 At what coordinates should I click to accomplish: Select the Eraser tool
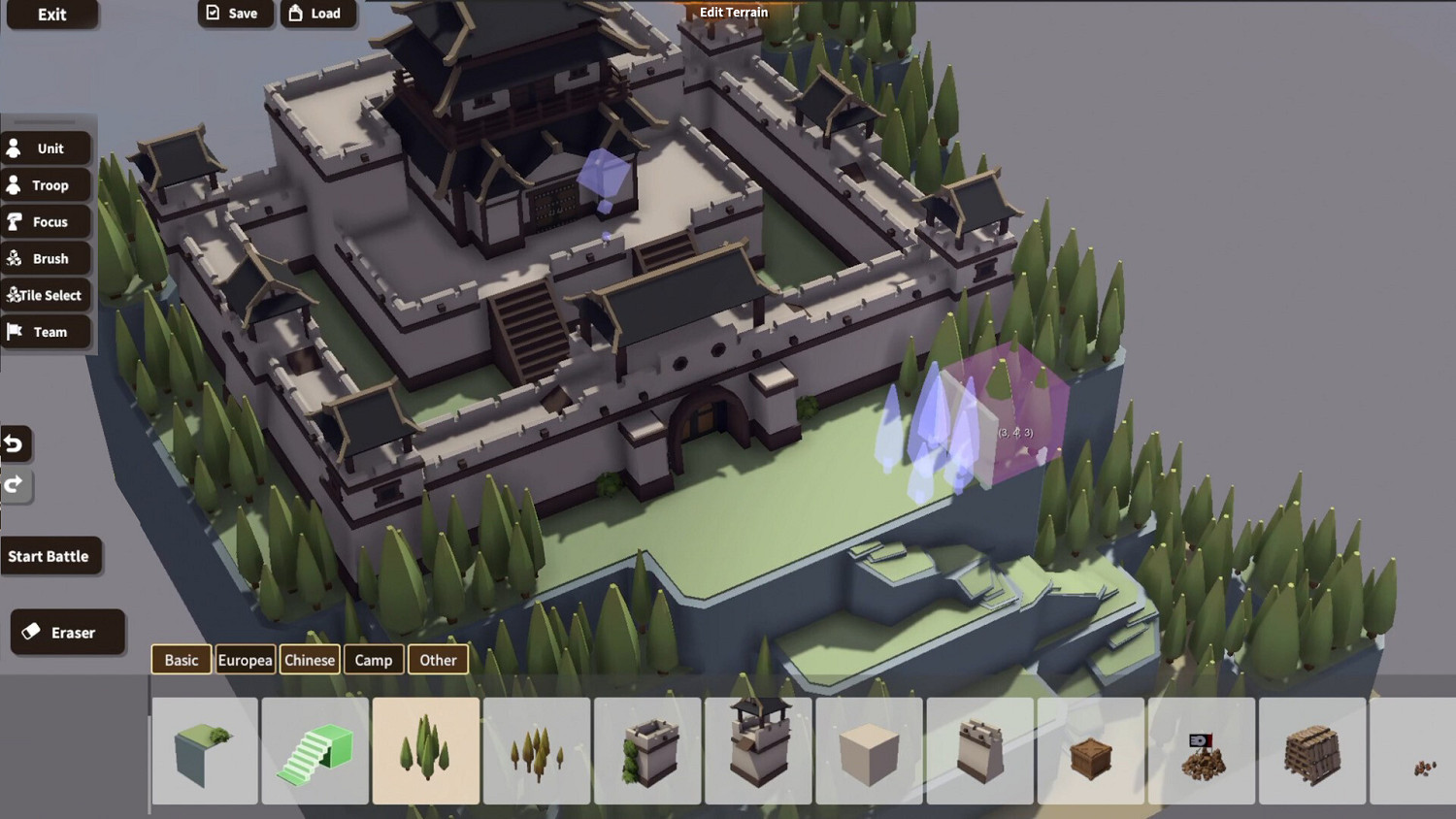click(x=67, y=632)
